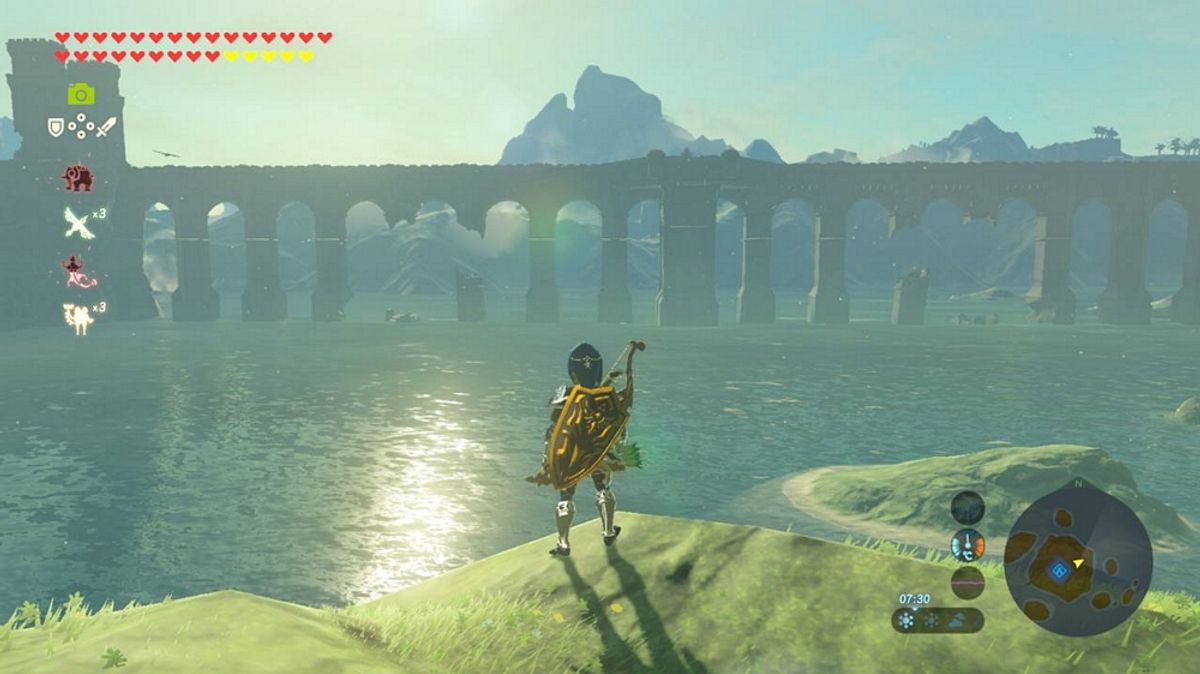Activate Urbosa's Fury camel ability icon
Viewport: 1200px width, 674px height.
click(77, 317)
